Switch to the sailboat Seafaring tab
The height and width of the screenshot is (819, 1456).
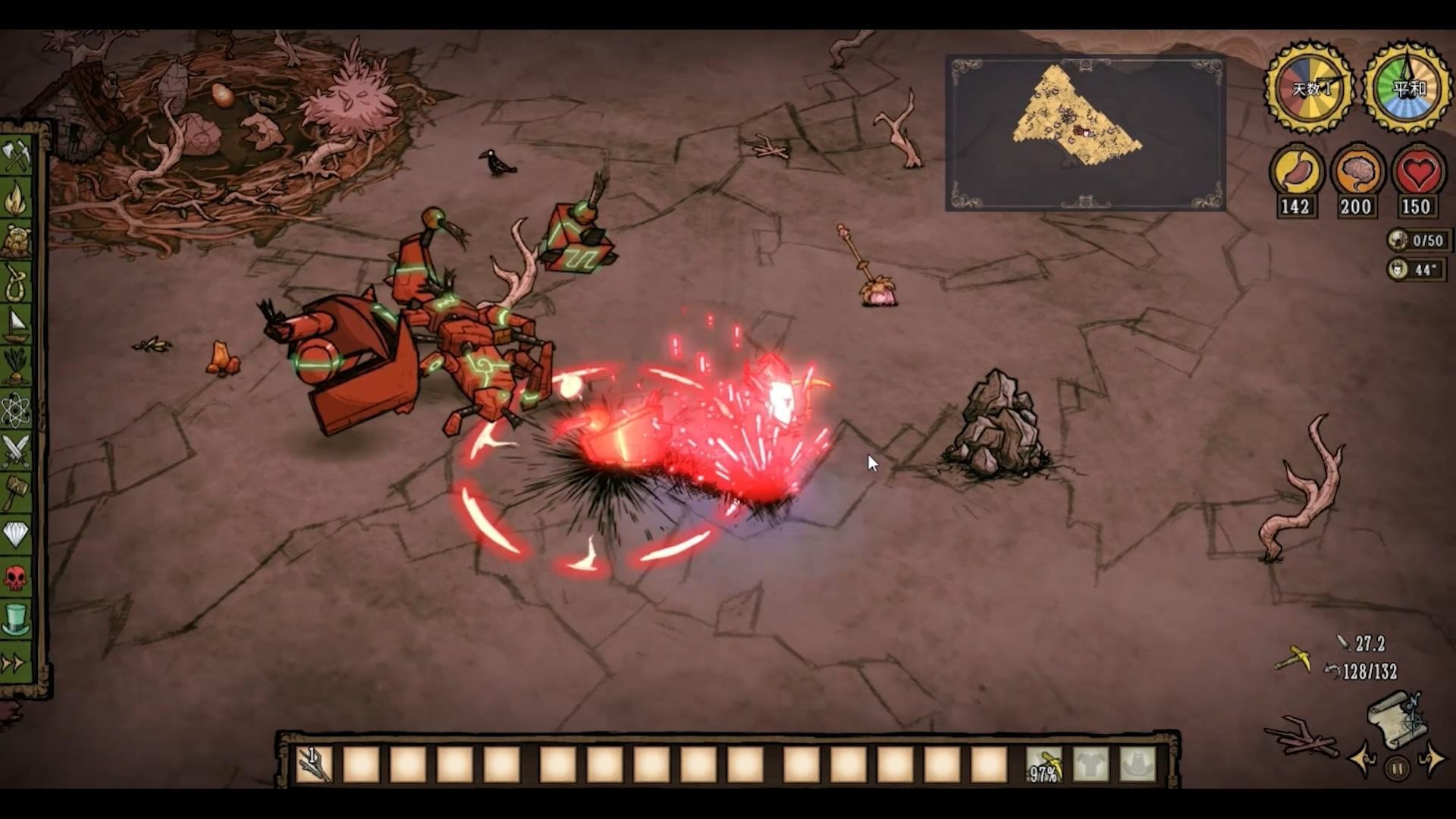pos(16,325)
